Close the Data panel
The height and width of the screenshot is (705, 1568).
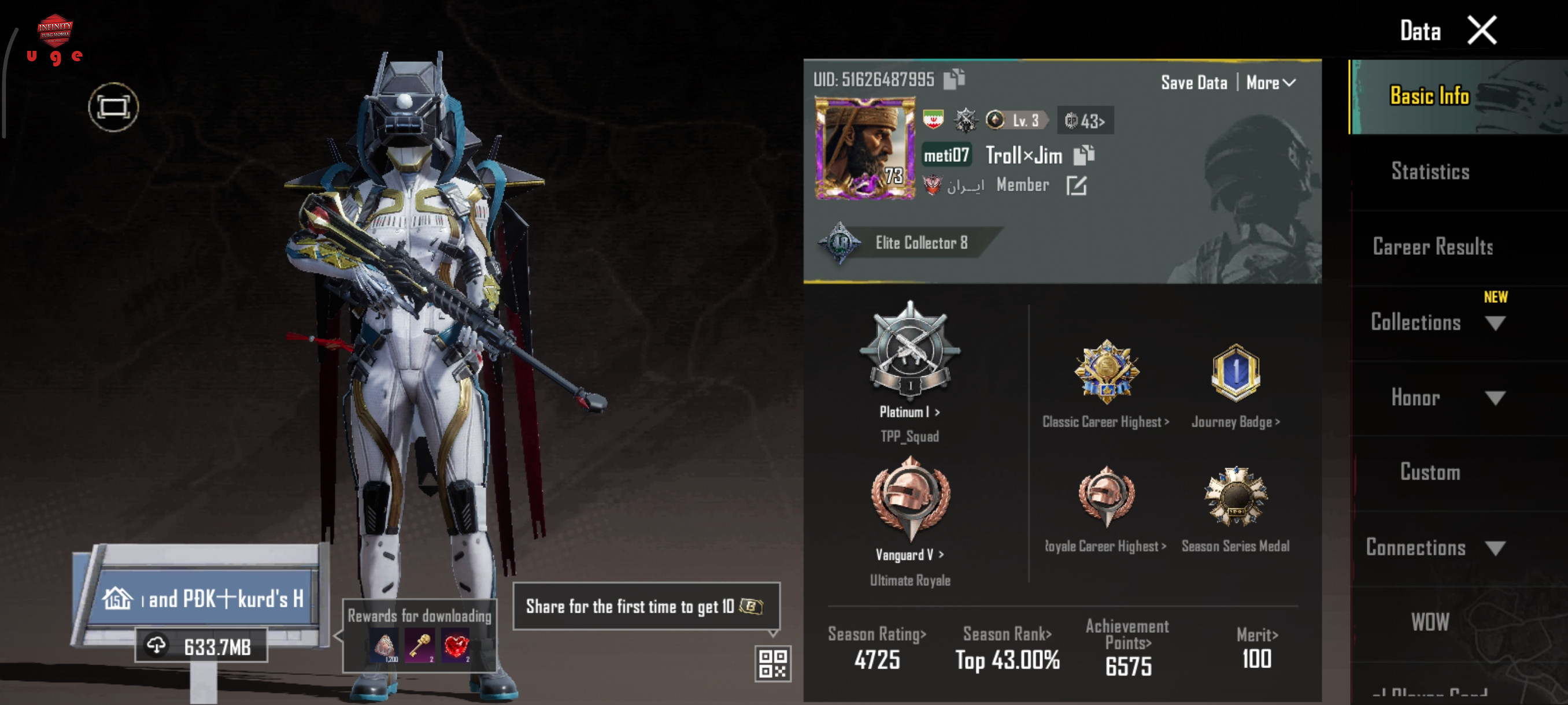(1482, 31)
